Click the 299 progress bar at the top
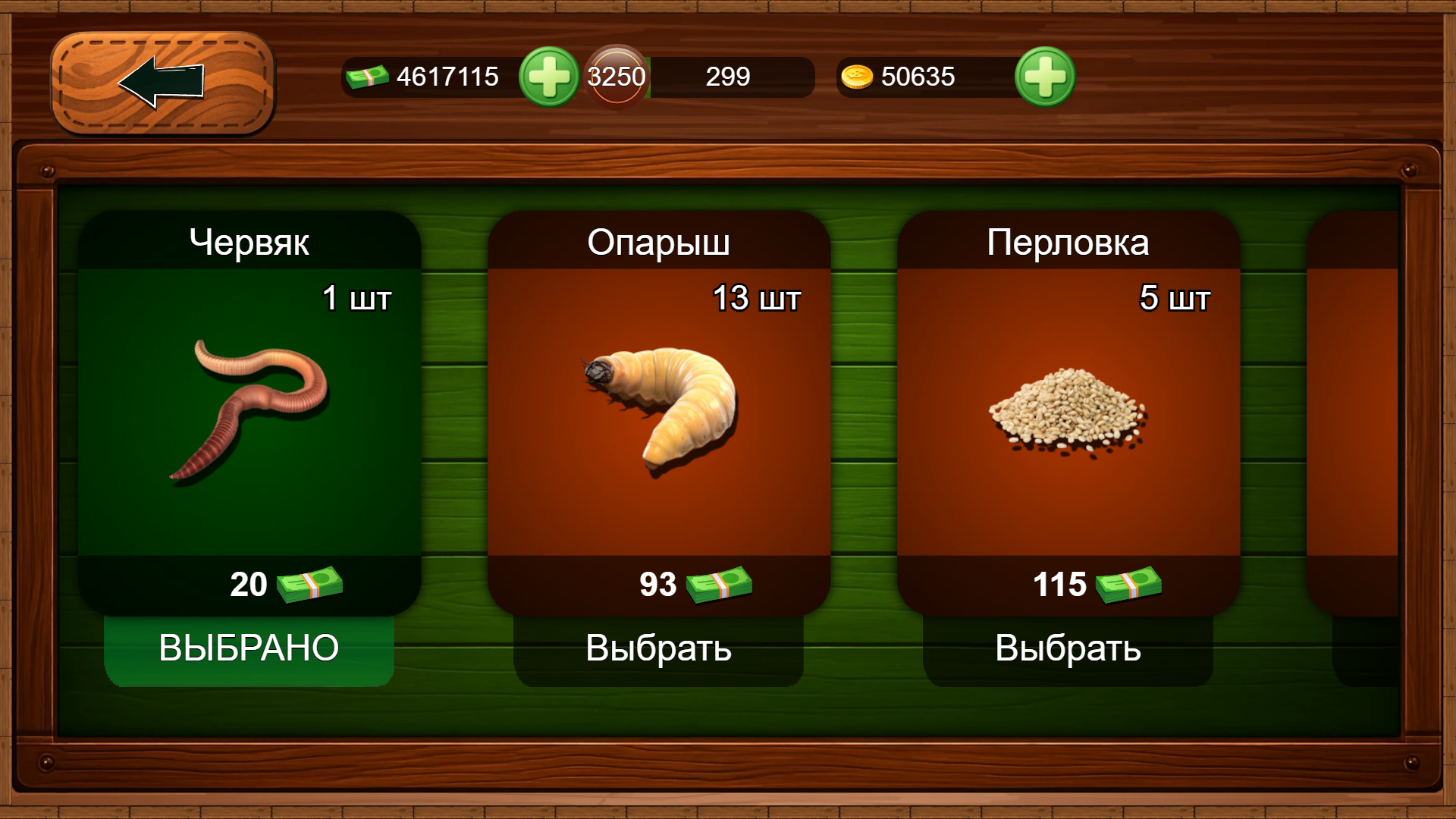The image size is (1456, 819). 728,77
